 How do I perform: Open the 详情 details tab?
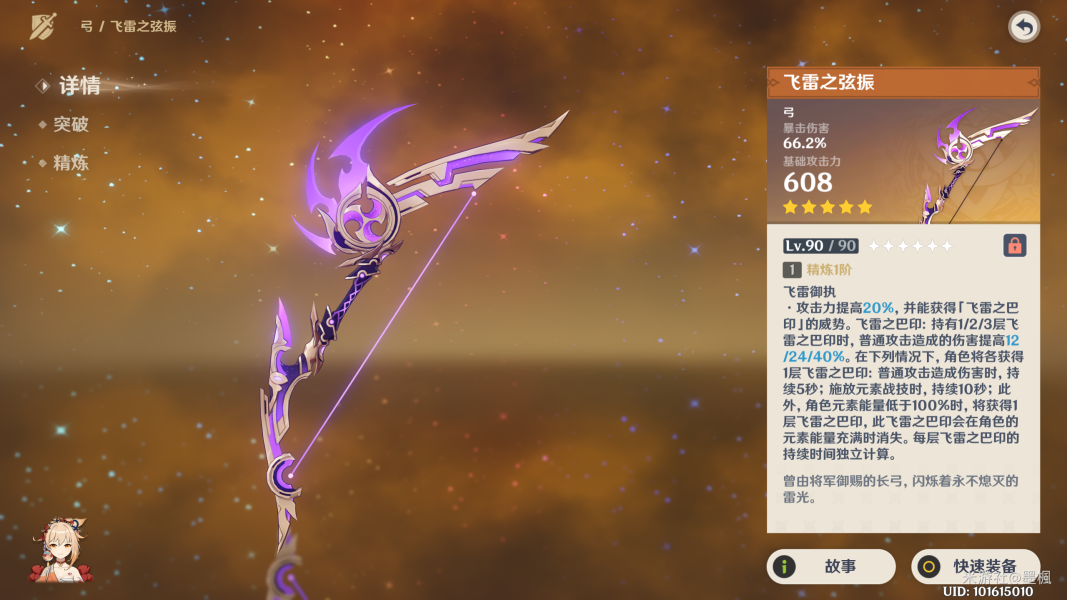[x=78, y=86]
